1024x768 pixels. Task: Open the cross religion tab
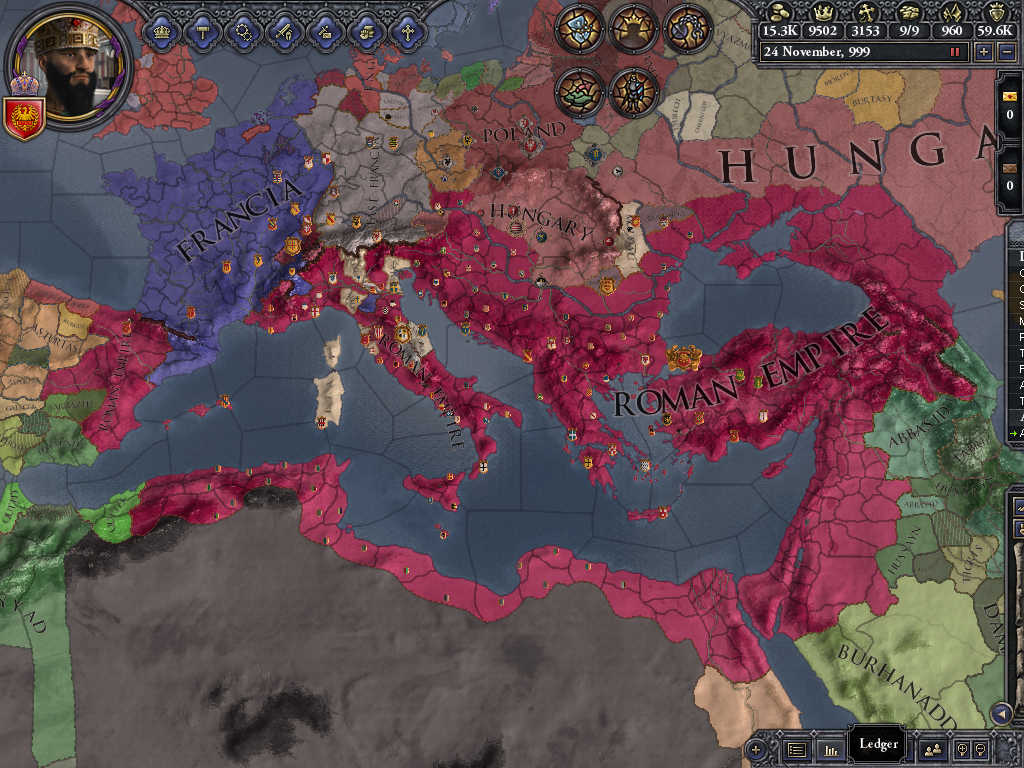406,30
